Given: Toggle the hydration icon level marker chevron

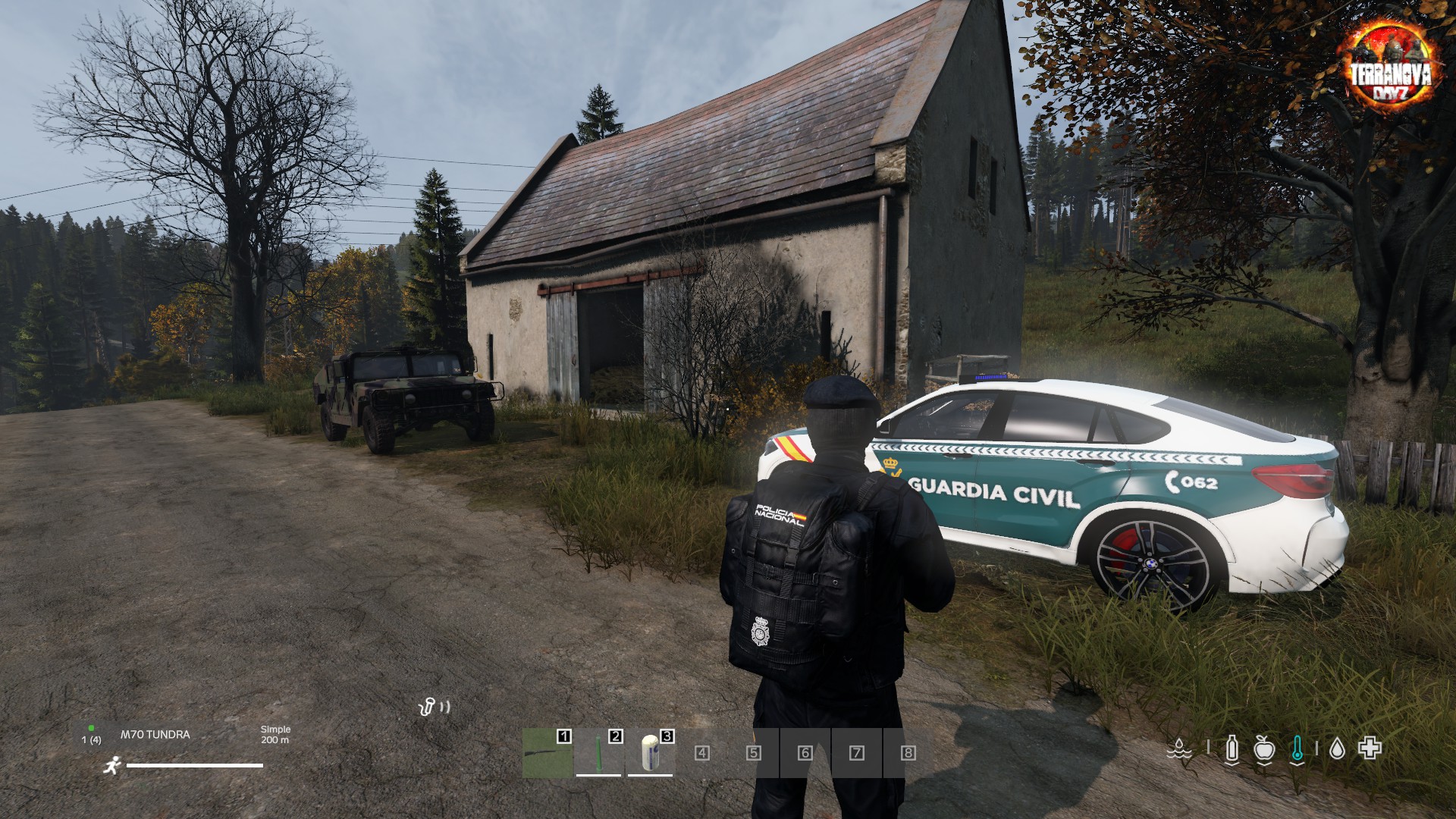Looking at the screenshot, I should [1232, 764].
